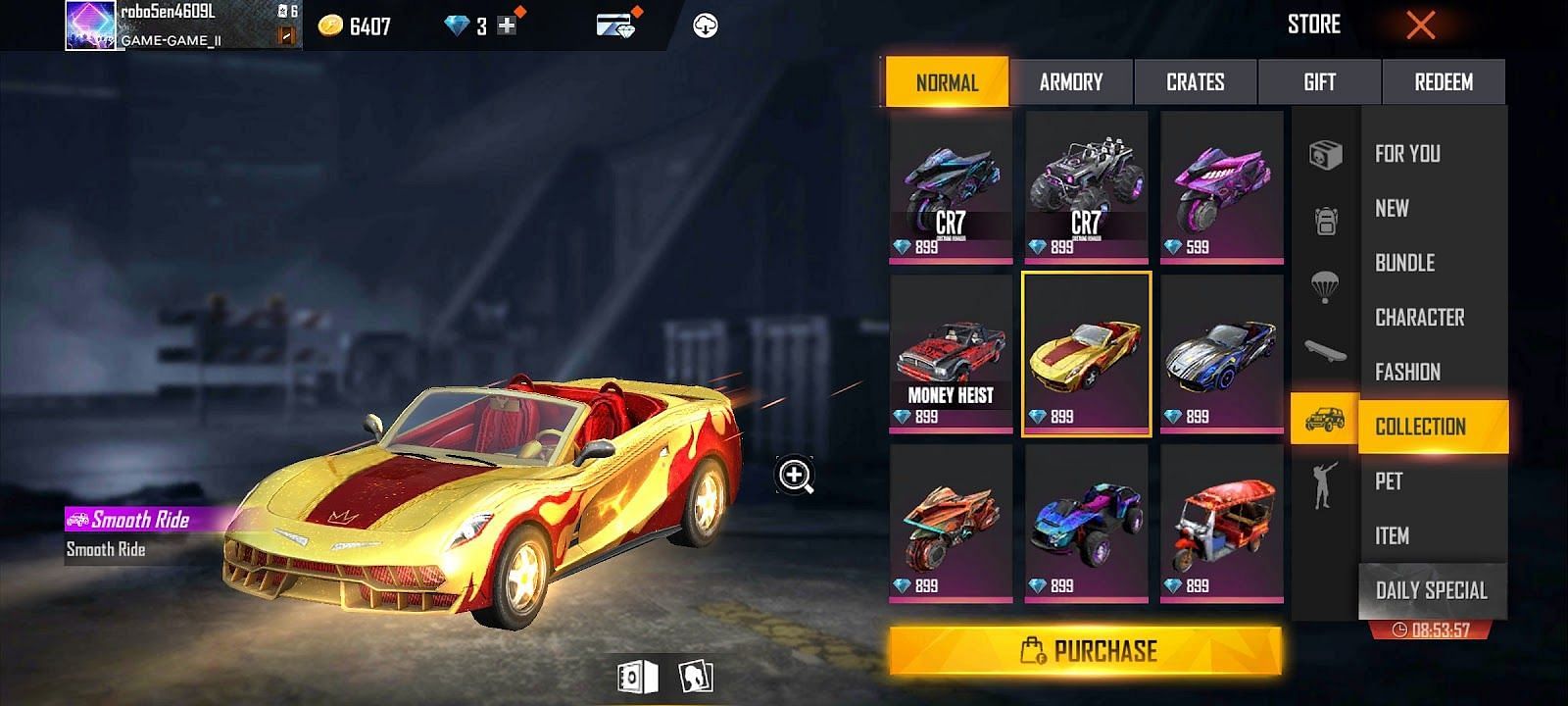This screenshot has height=706, width=1568.
Task: Choose the Money Heist truck skin
Action: pyautogui.click(x=951, y=355)
